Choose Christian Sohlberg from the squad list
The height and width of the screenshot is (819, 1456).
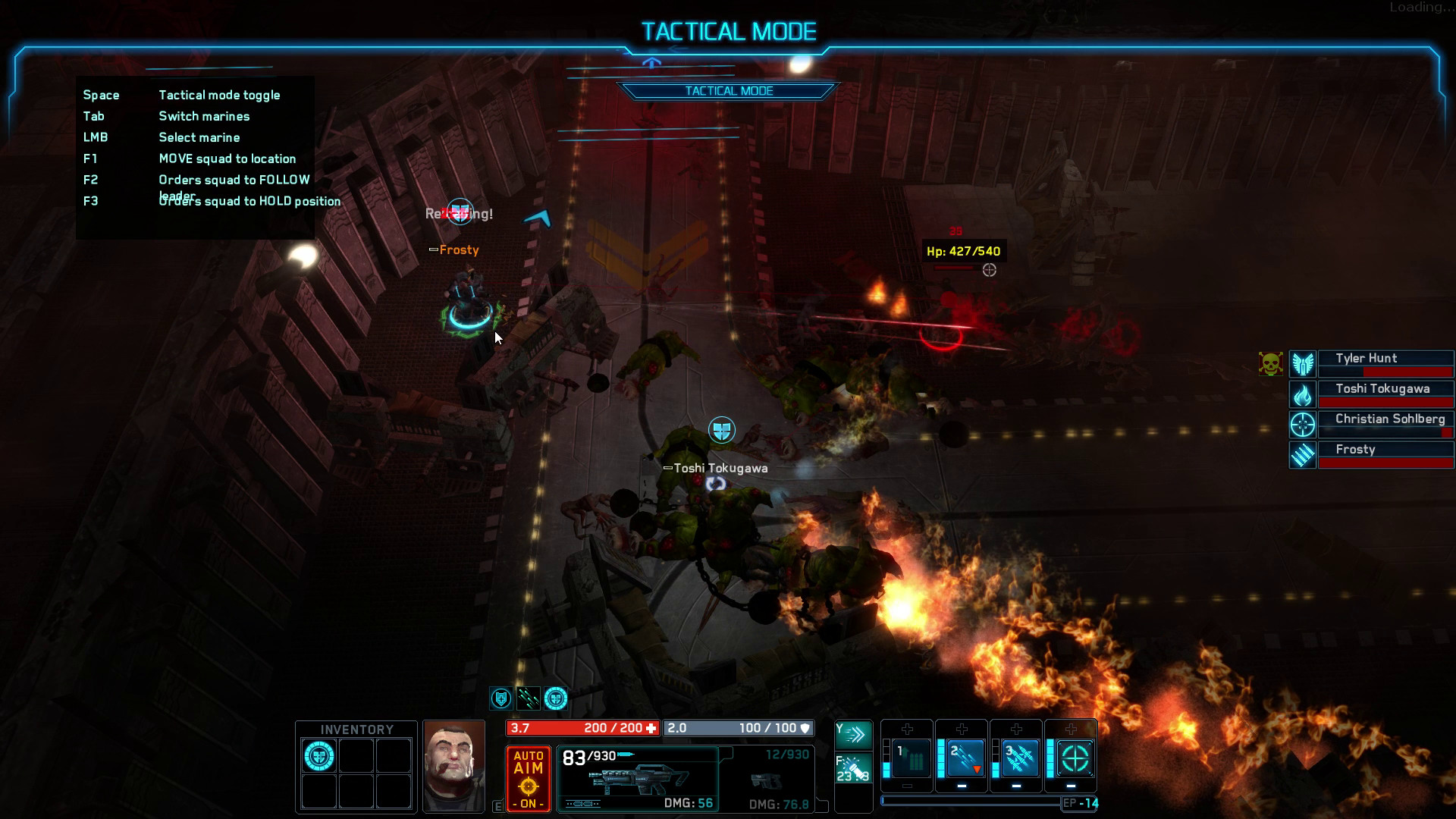(x=1385, y=425)
